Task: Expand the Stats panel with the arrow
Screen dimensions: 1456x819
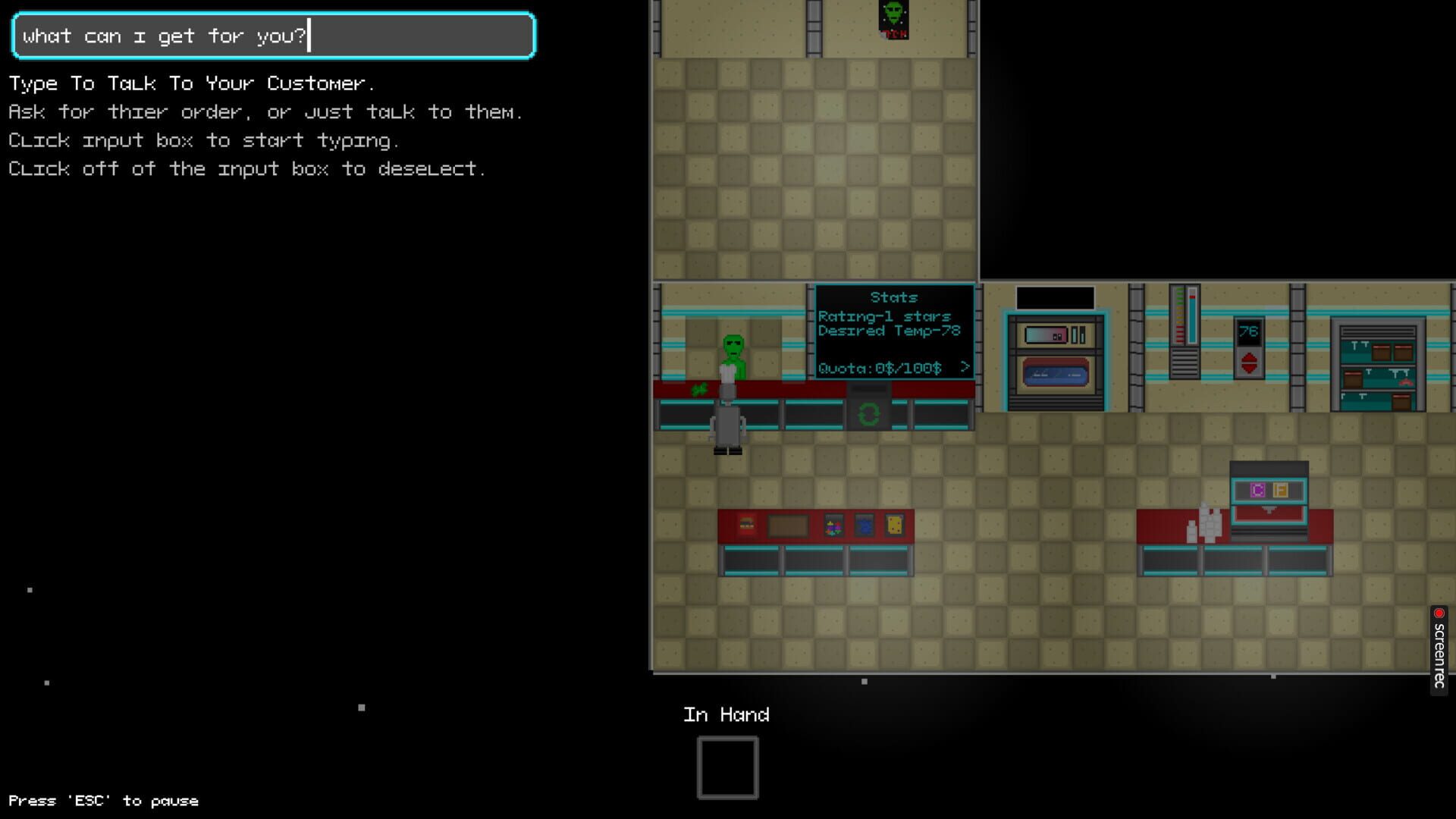Action: point(965,367)
